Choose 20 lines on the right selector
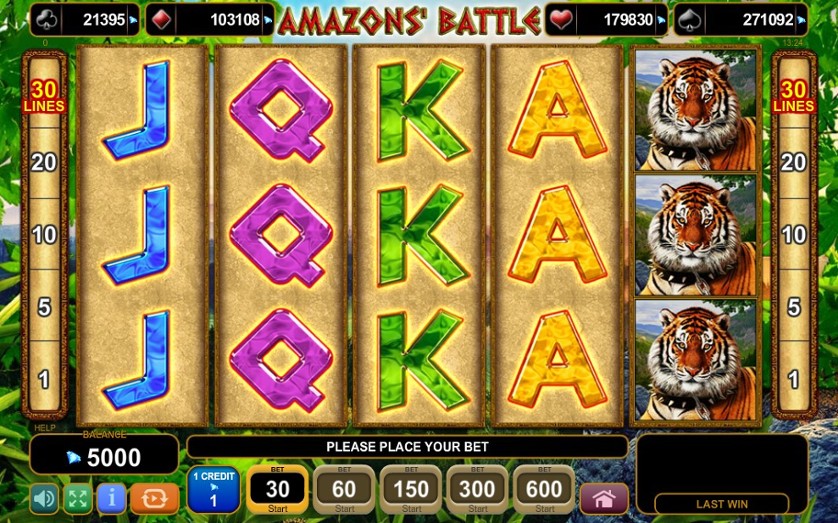The height and width of the screenshot is (523, 838). (x=793, y=162)
